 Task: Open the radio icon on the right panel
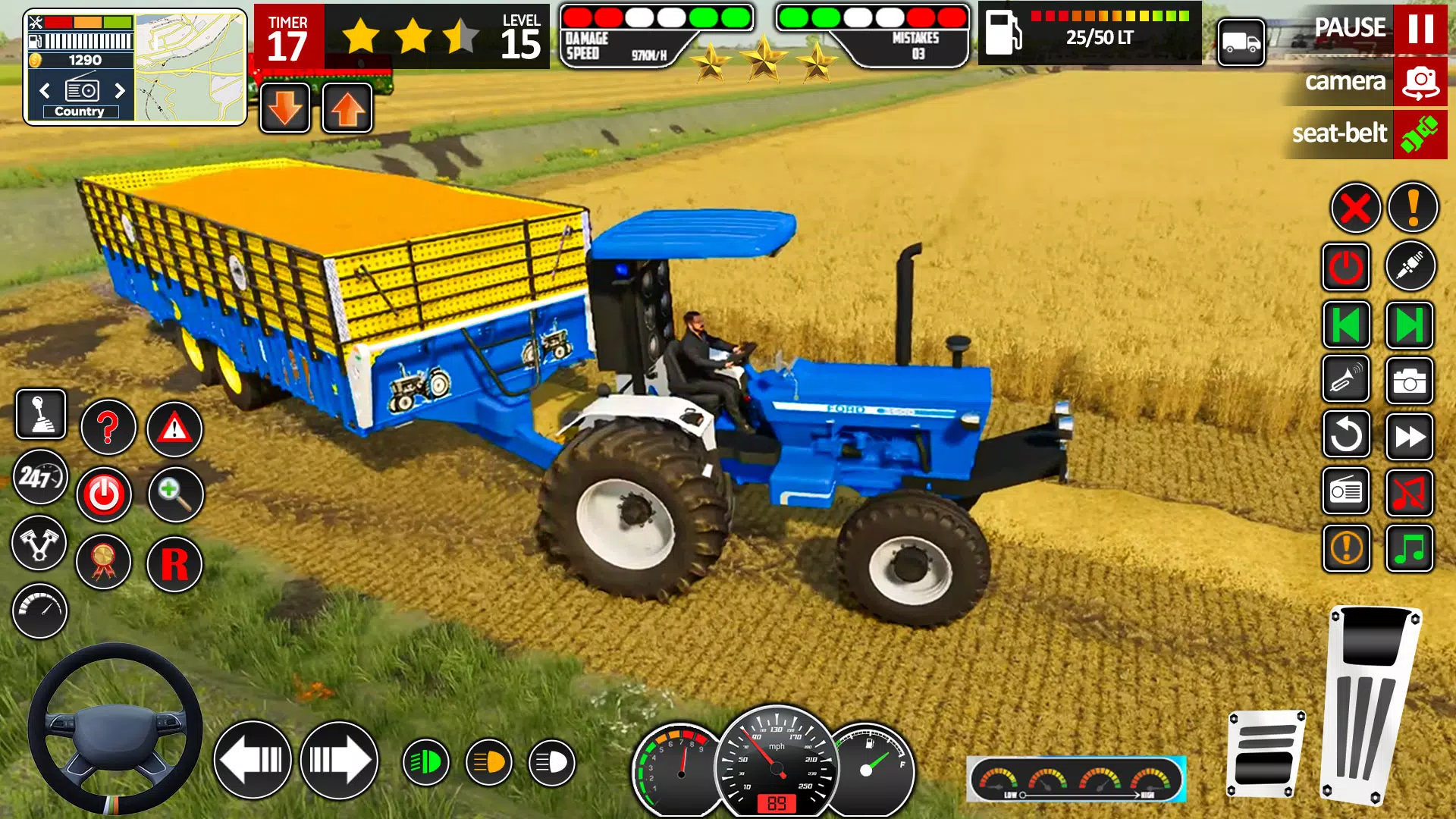(1346, 491)
